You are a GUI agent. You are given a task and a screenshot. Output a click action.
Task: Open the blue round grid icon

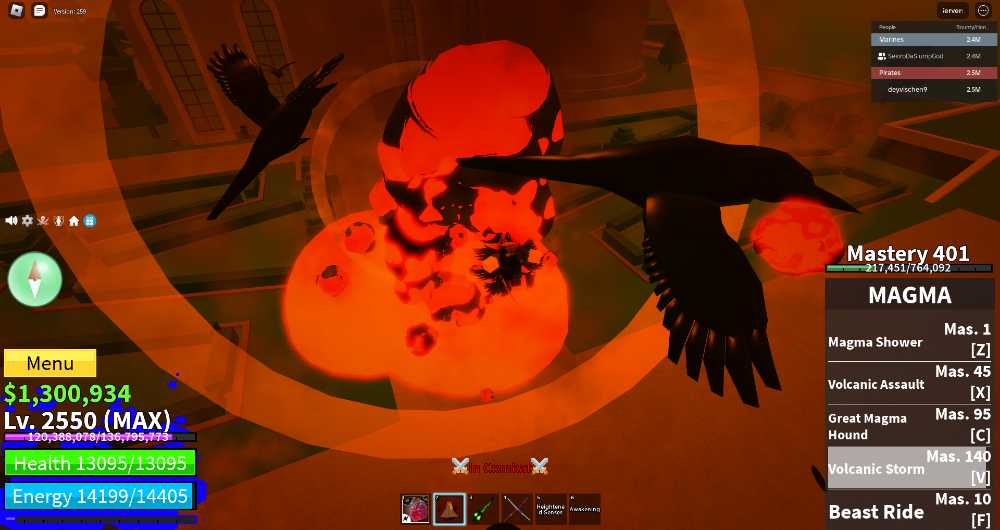[x=89, y=220]
